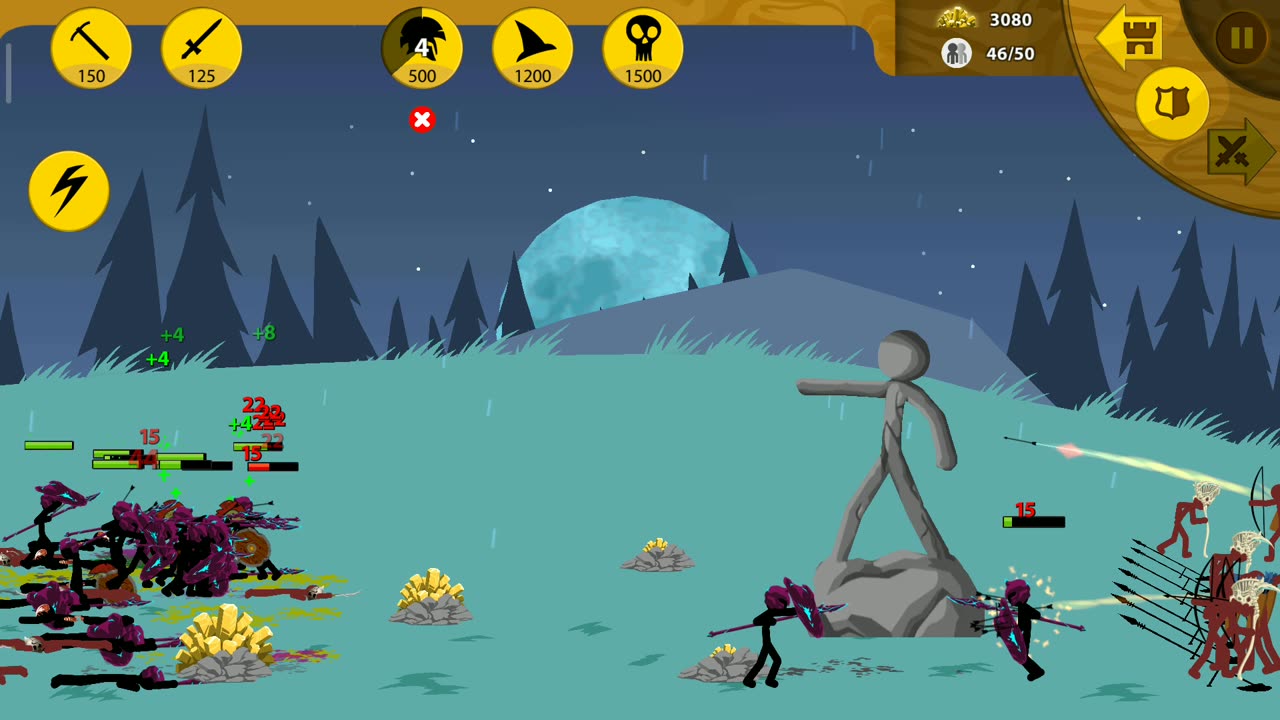Train a wizard hat mage for 1200
Screen dimensions: 1280x720
[532, 48]
